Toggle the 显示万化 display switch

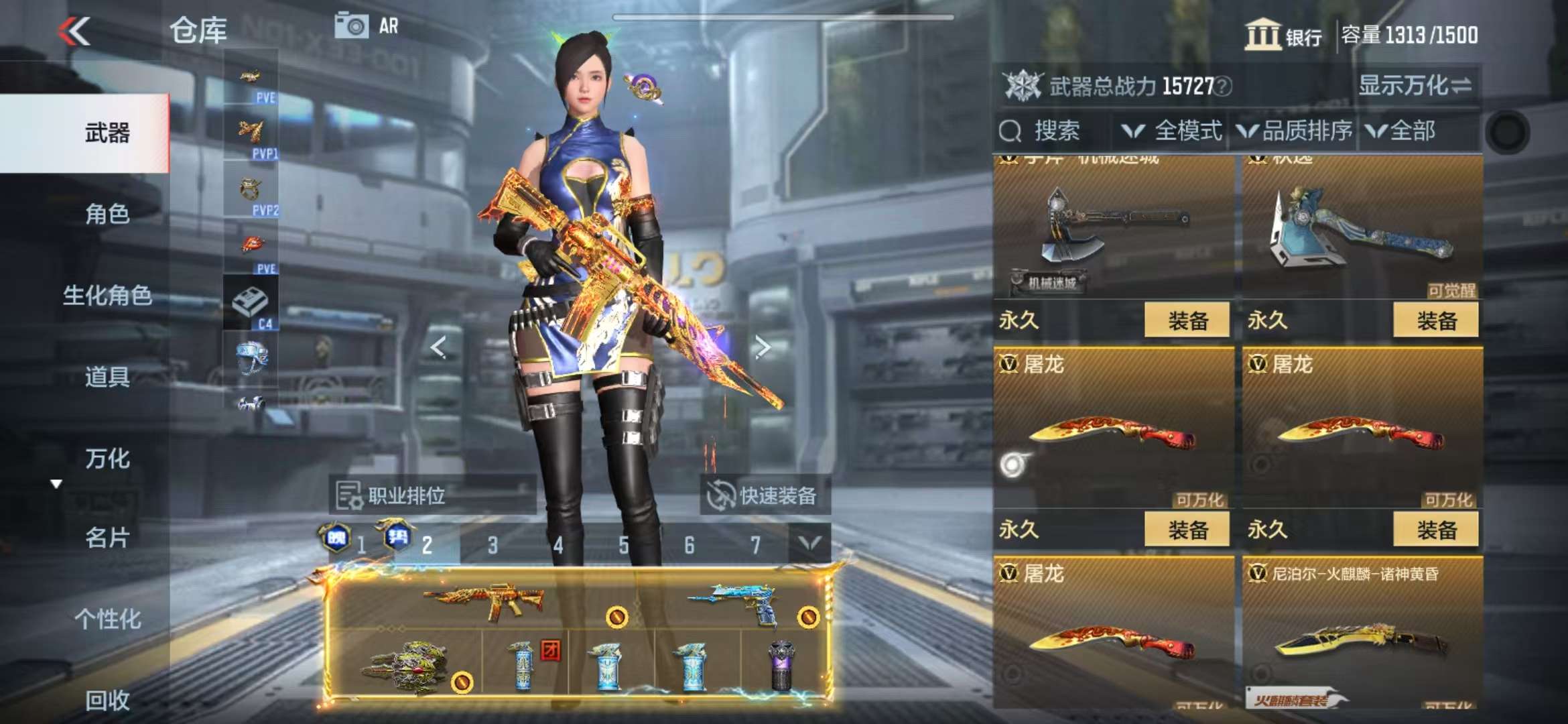(1415, 86)
